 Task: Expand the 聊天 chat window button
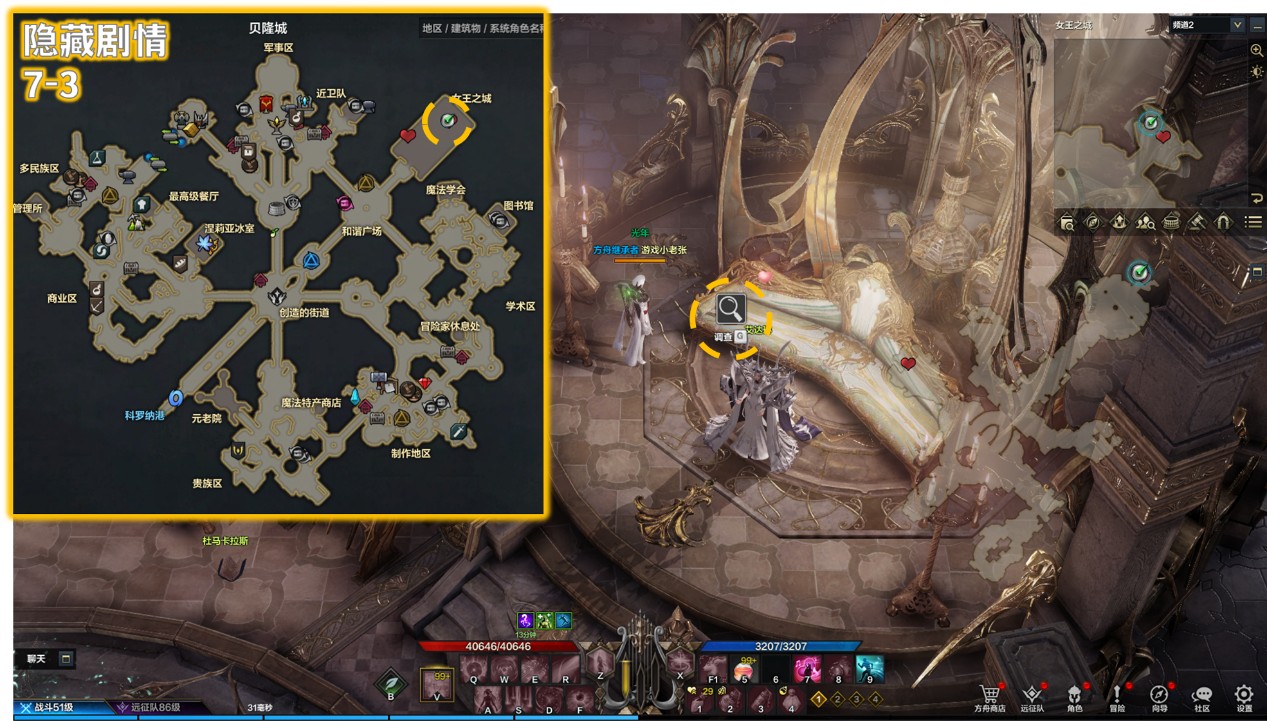tap(66, 659)
